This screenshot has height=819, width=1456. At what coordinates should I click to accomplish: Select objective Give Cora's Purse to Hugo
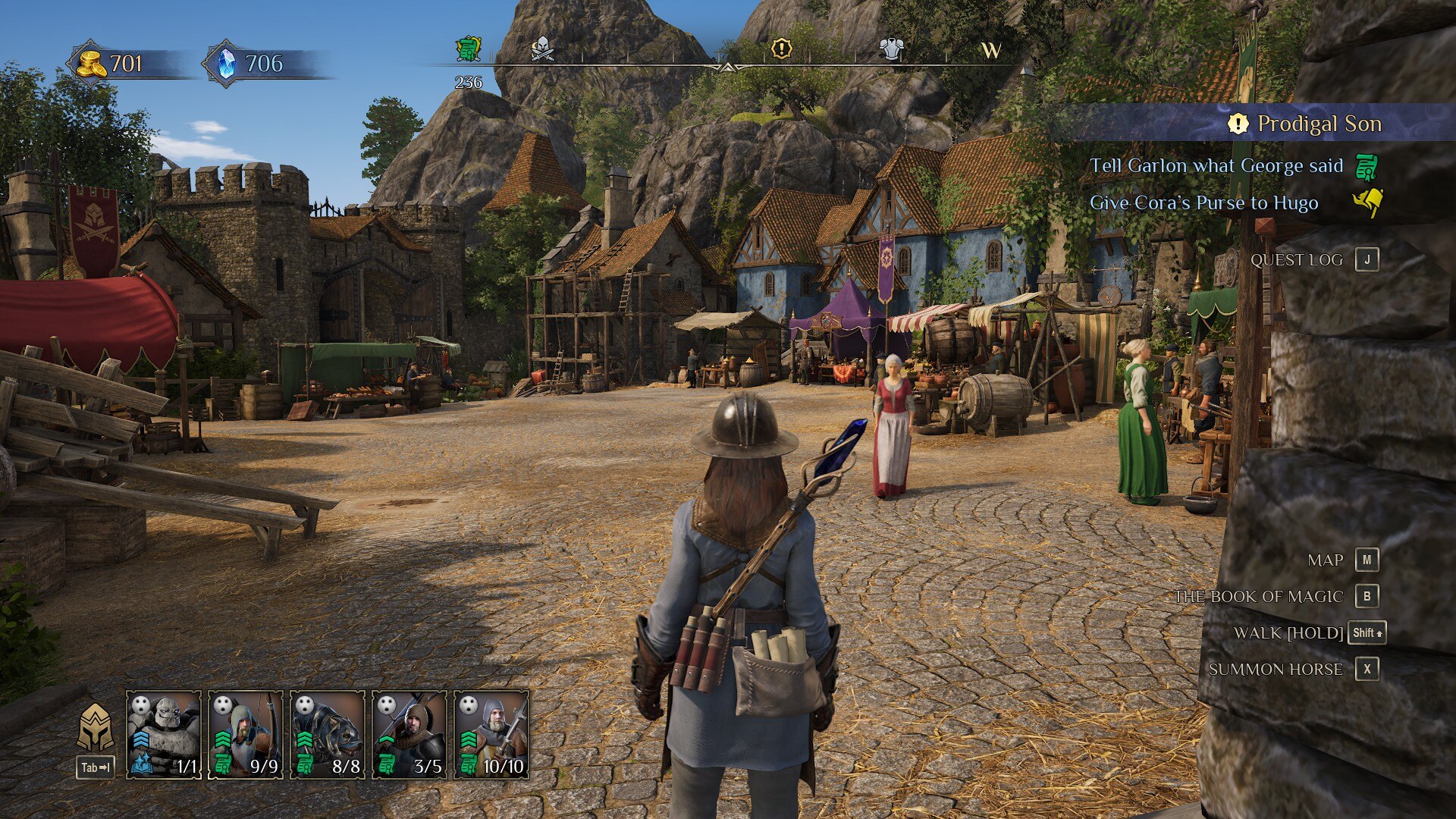(1203, 203)
